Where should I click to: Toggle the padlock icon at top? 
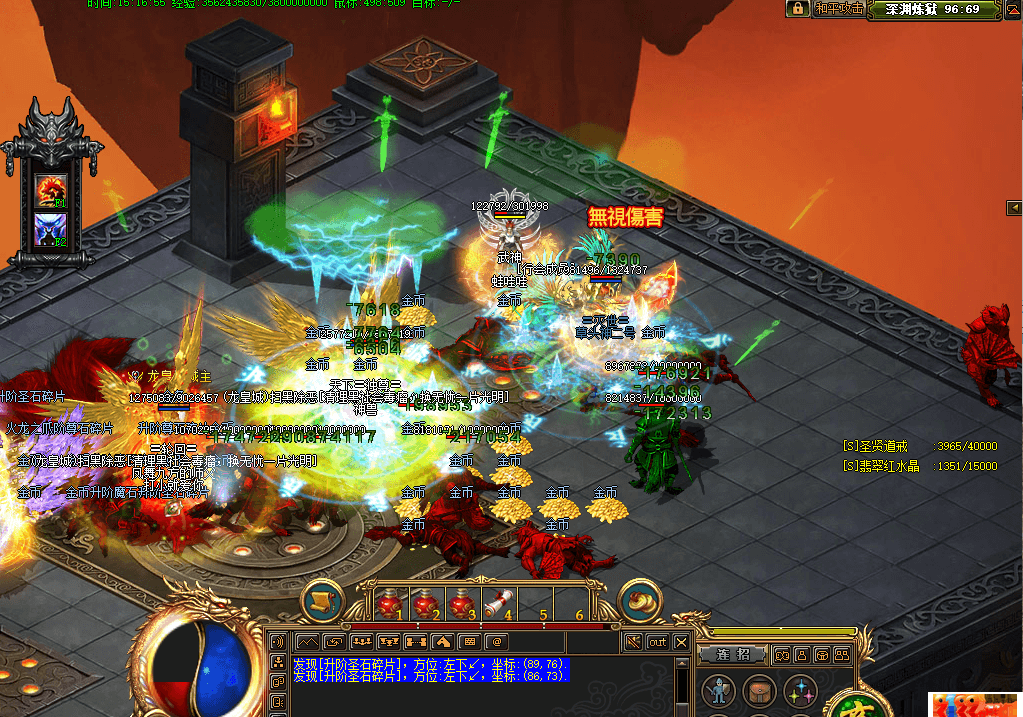tap(797, 9)
